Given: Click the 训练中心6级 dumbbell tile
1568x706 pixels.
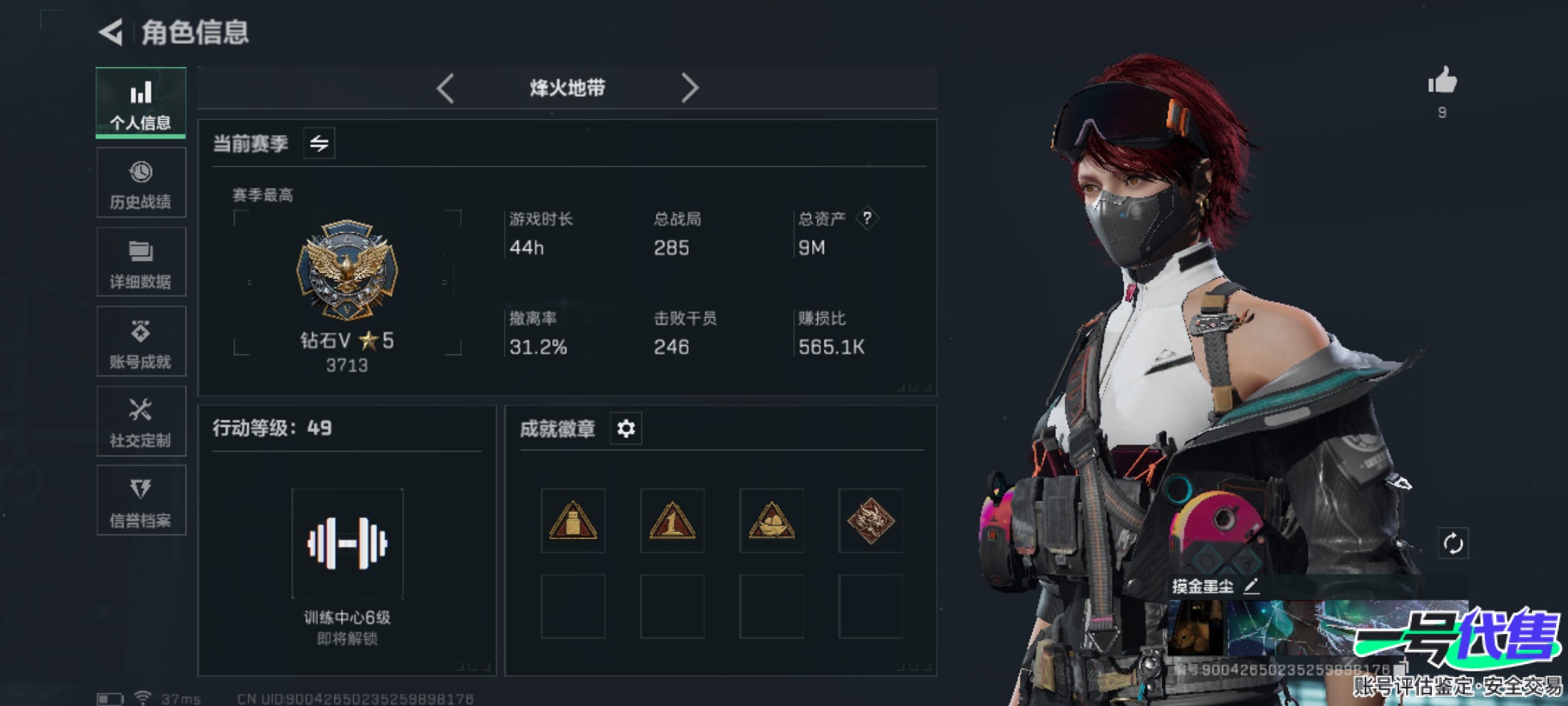Looking at the screenshot, I should point(348,544).
